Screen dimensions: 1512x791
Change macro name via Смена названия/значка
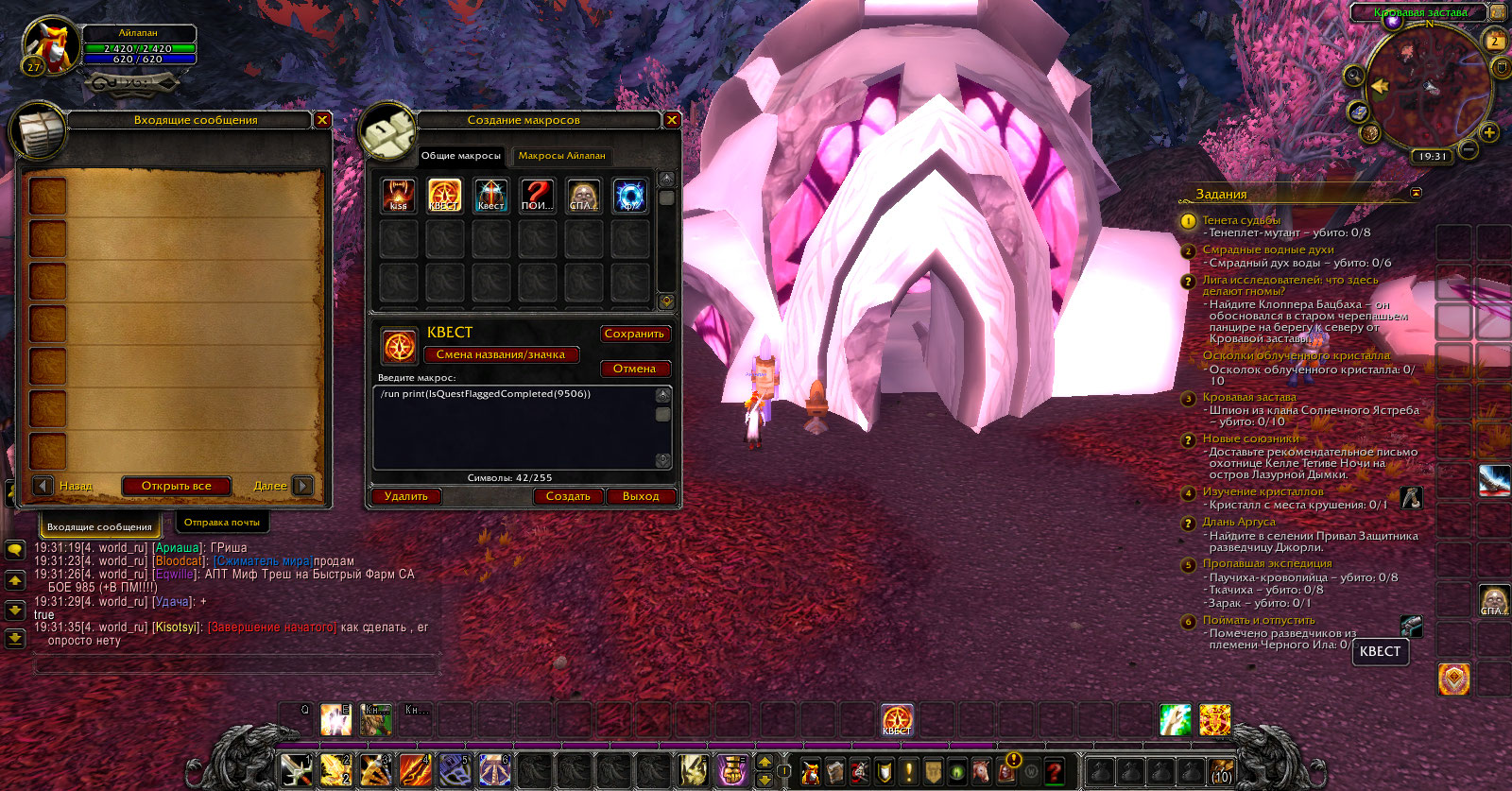pyautogui.click(x=501, y=354)
